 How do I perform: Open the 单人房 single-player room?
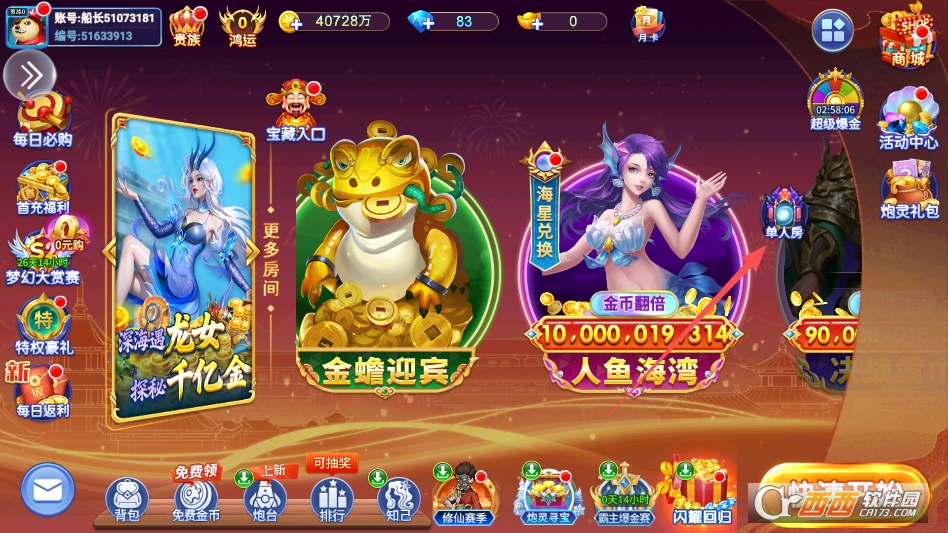click(785, 214)
